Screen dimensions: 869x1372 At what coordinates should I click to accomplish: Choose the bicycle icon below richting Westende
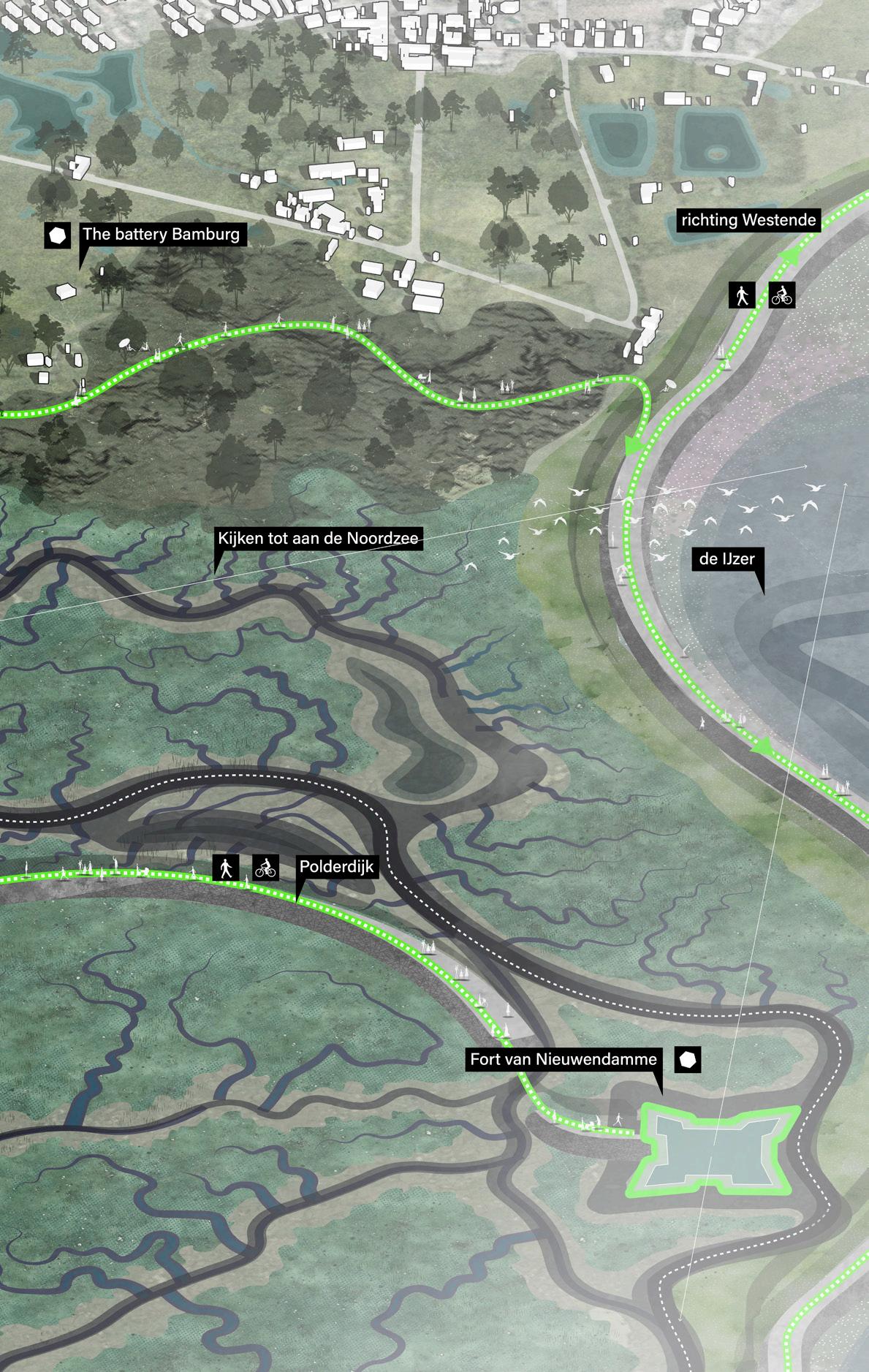[781, 295]
